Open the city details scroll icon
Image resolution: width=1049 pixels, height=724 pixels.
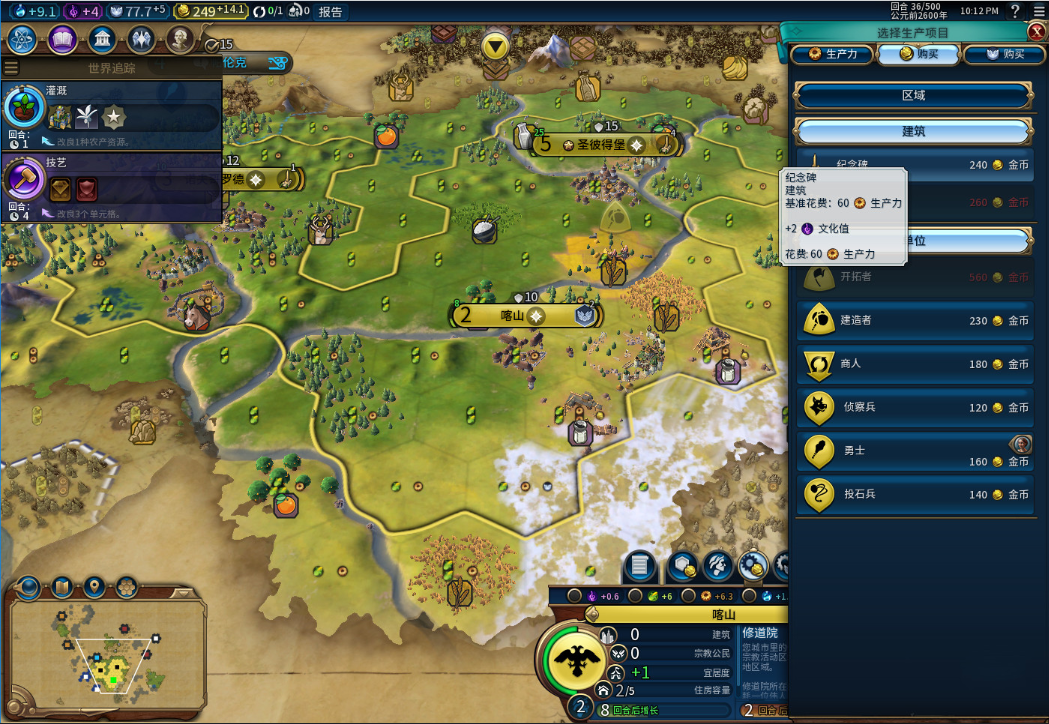[641, 567]
